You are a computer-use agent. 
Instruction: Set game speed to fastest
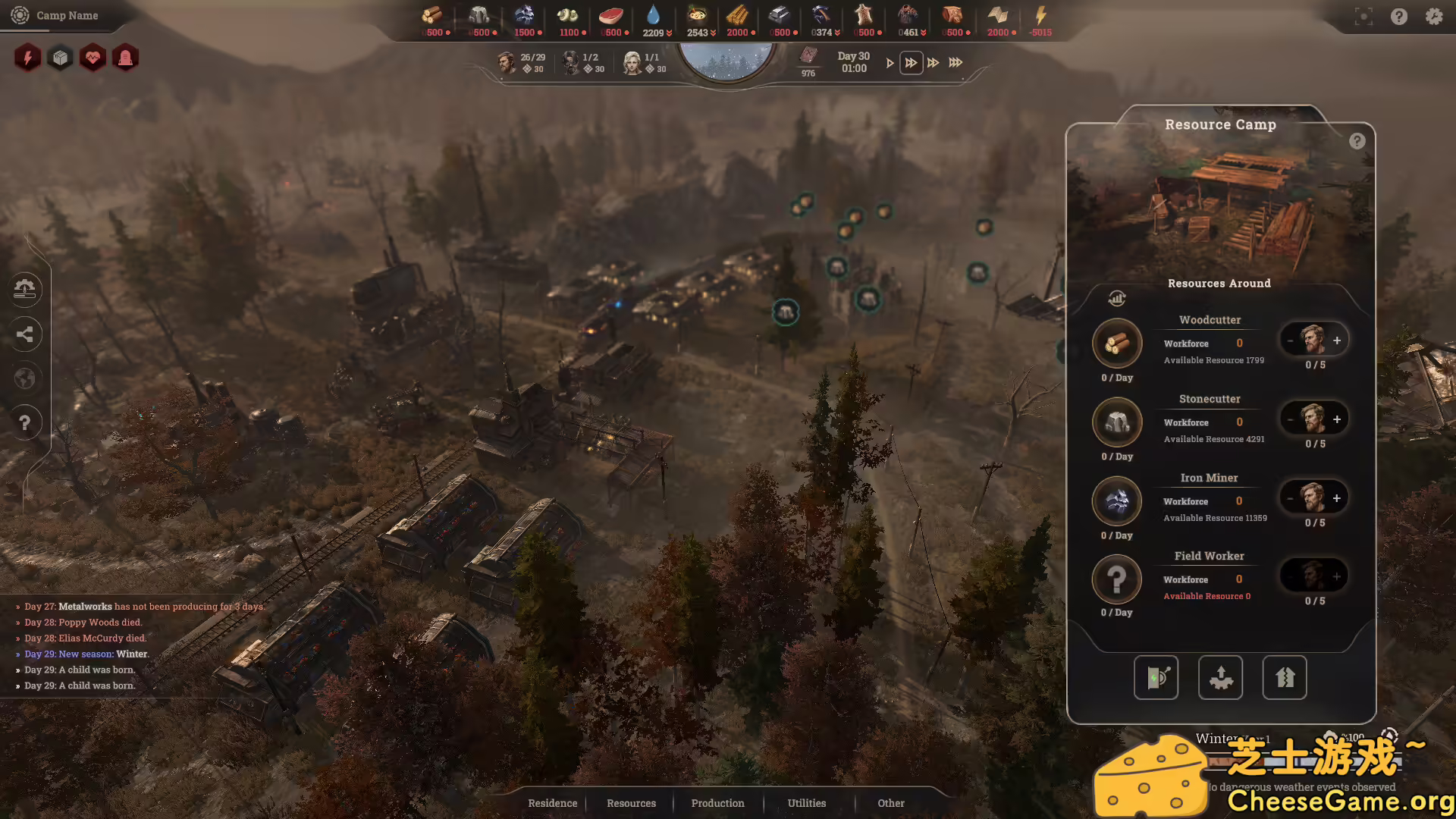955,63
